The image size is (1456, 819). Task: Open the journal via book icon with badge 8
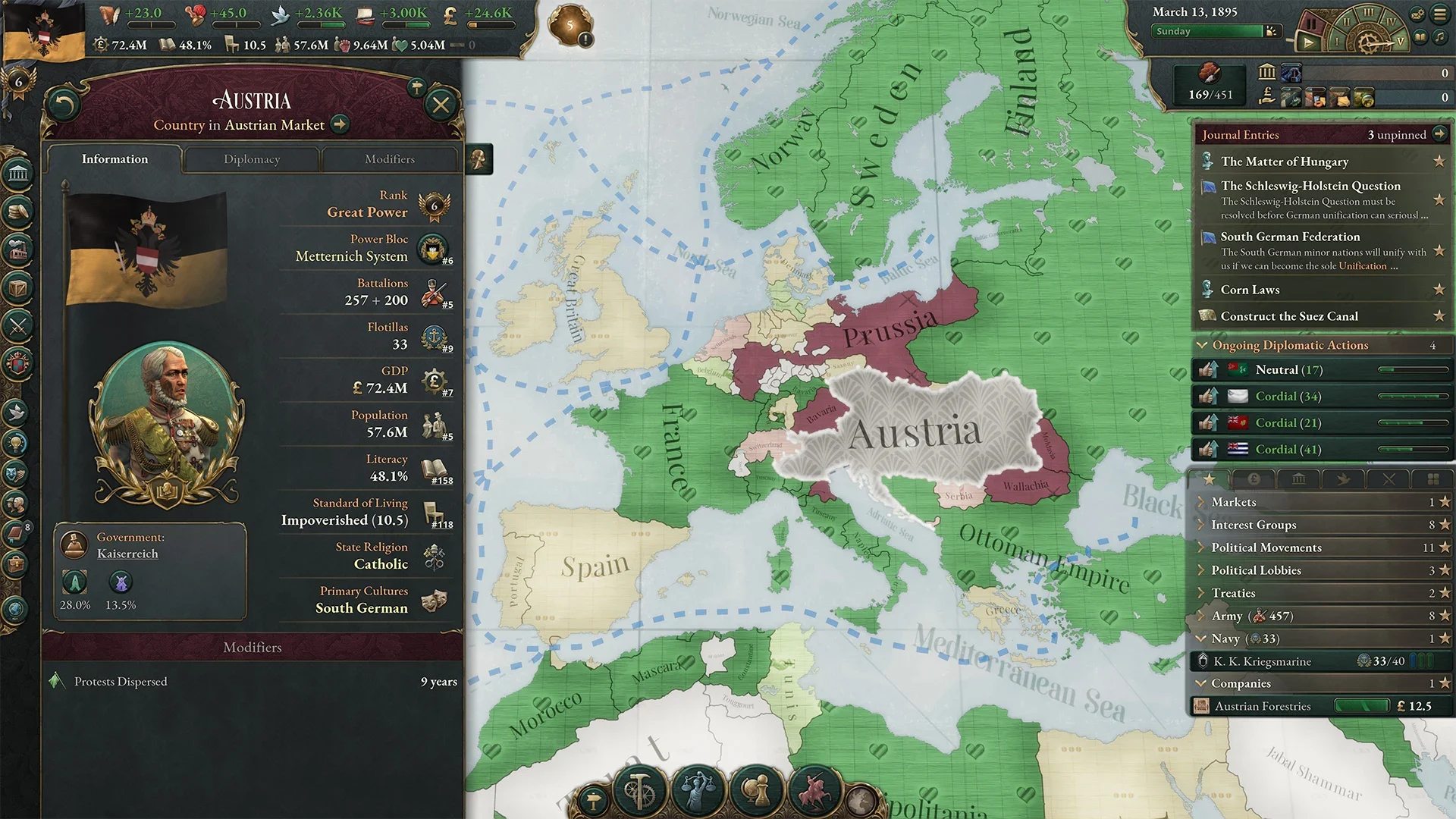click(x=17, y=533)
